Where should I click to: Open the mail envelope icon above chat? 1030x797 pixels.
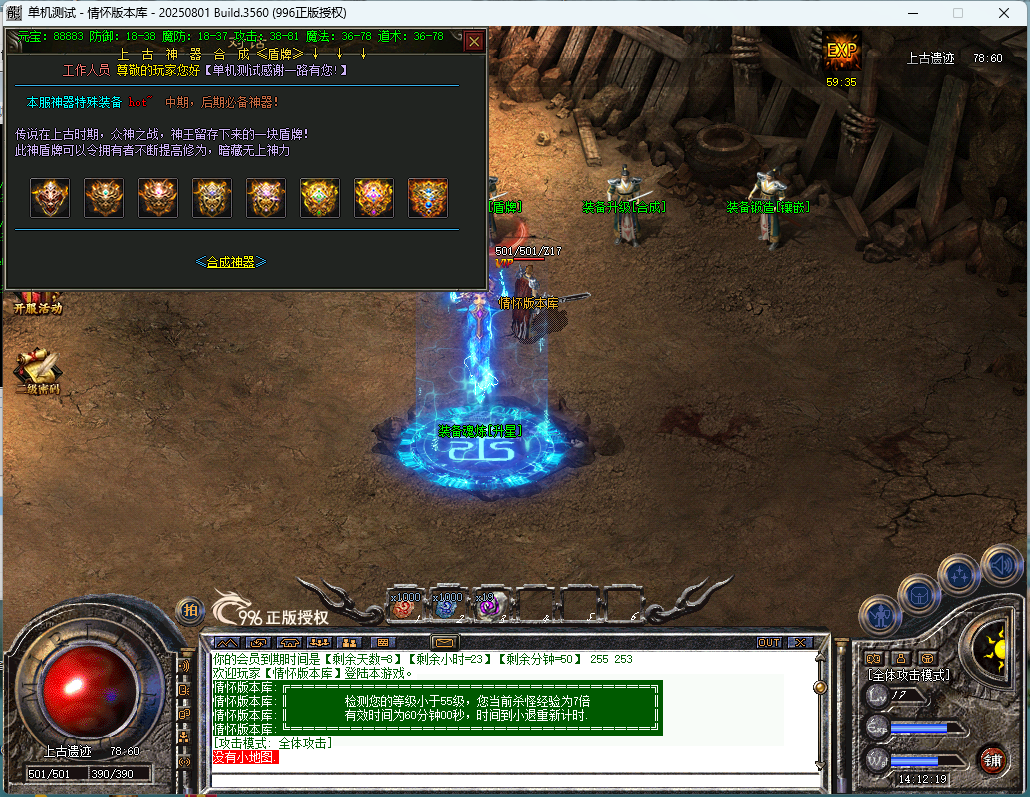point(444,642)
